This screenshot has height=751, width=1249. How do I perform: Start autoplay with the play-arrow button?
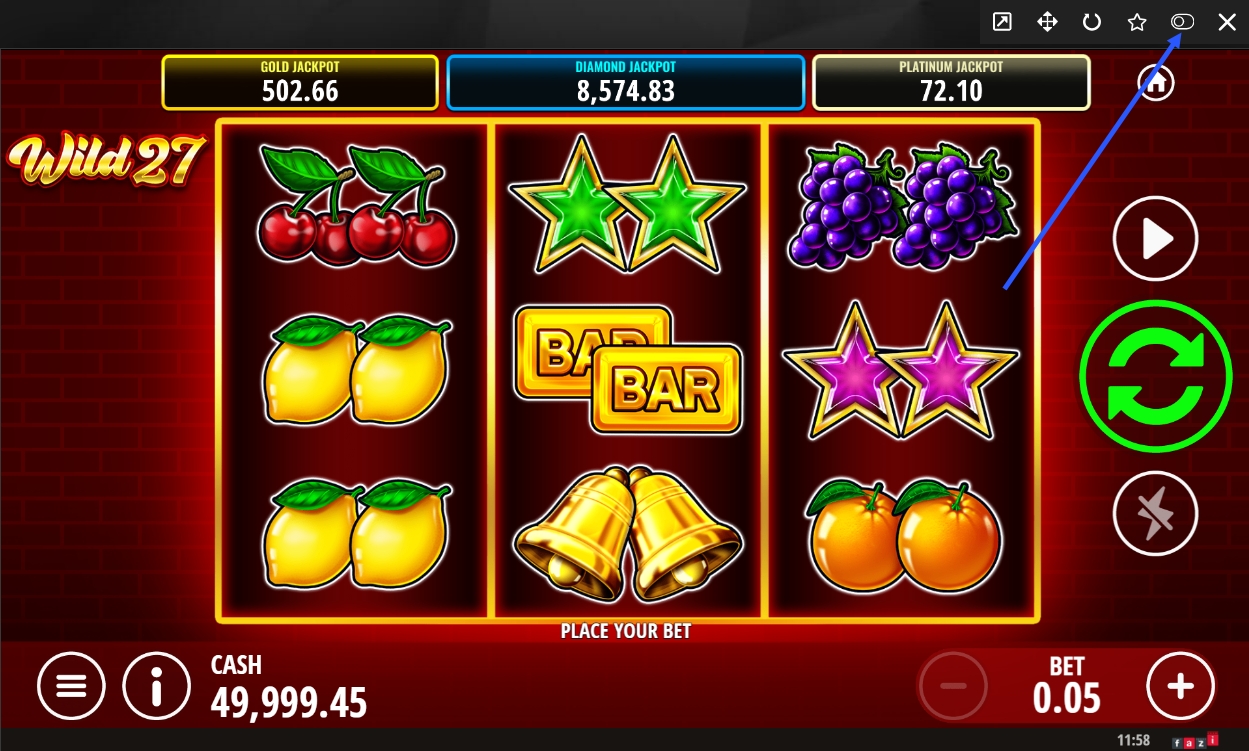(1155, 239)
